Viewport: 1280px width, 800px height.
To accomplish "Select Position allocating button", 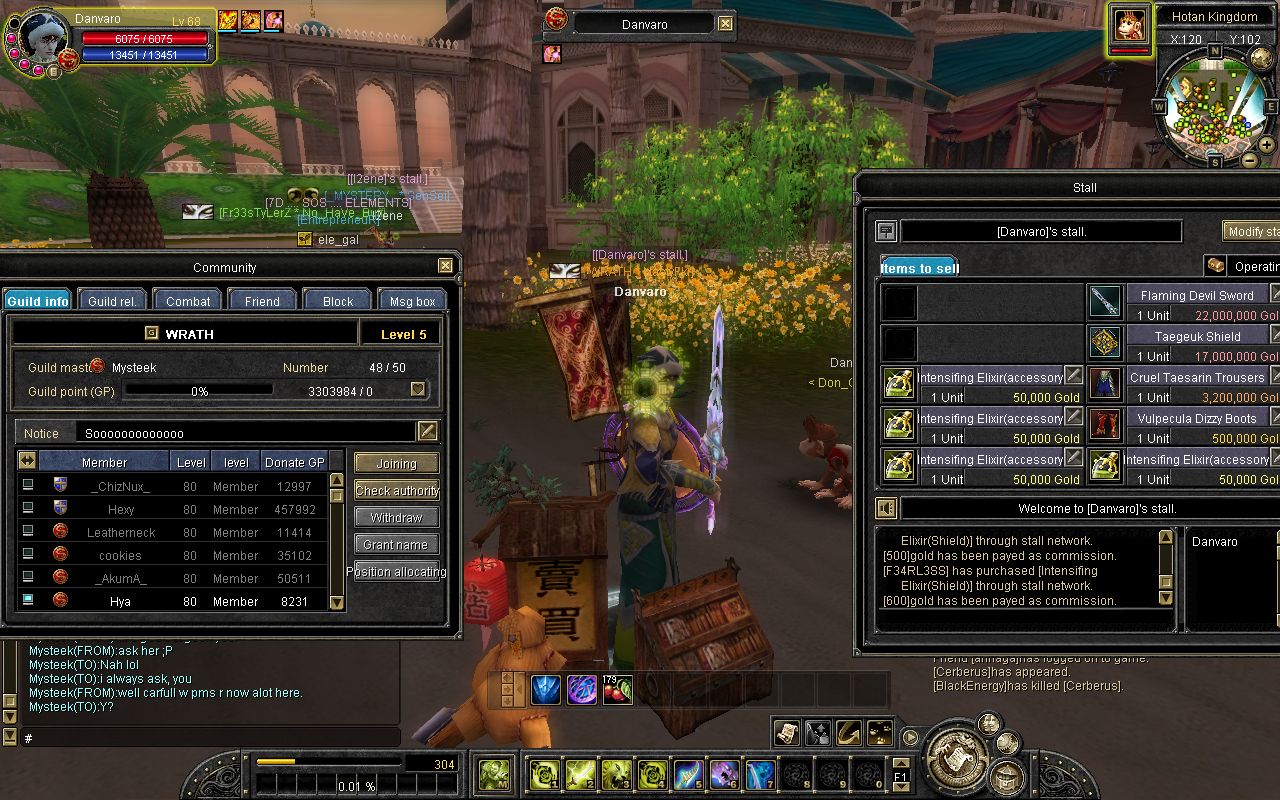I will pos(396,572).
